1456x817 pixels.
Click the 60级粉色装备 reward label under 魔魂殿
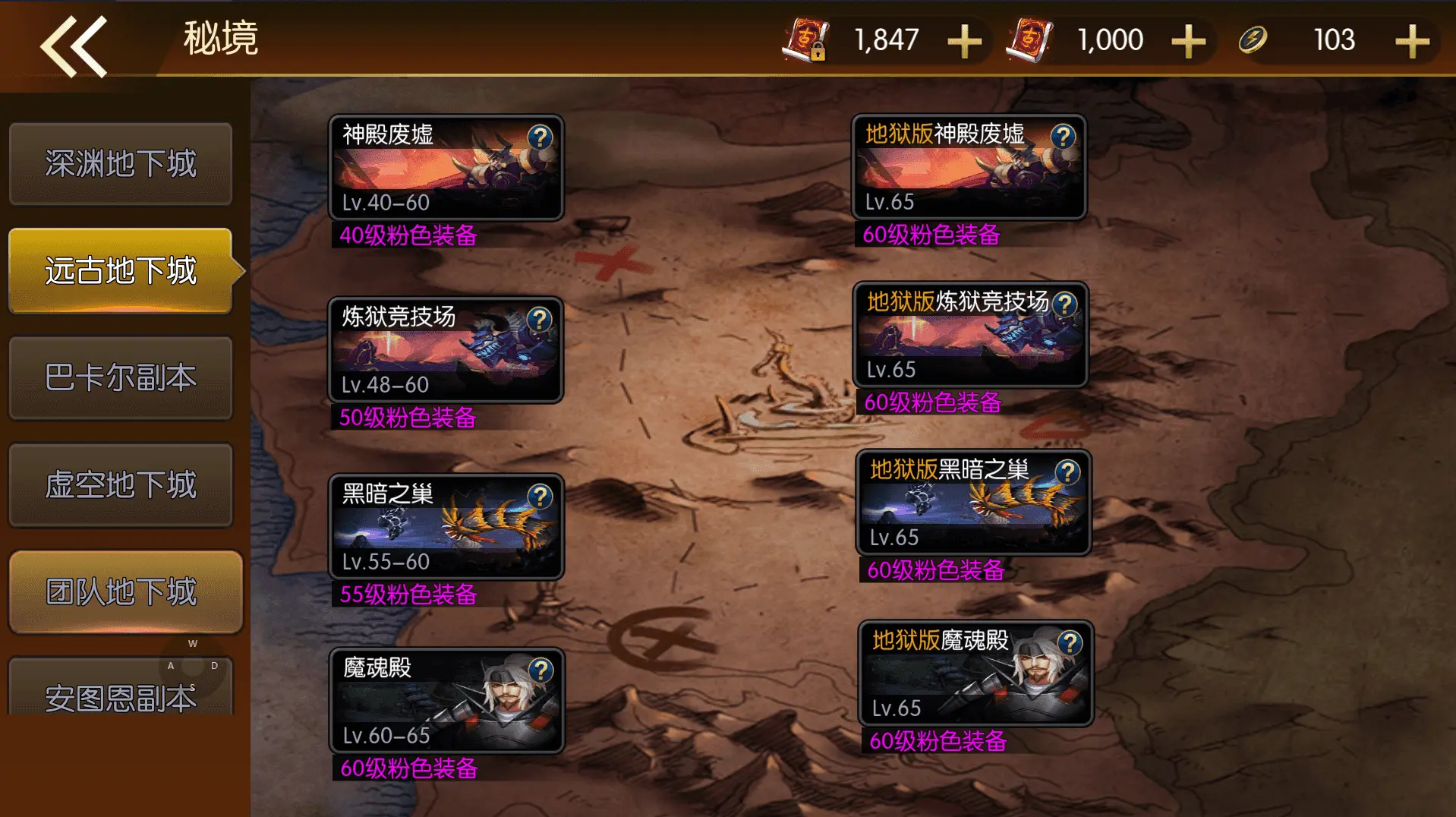coord(407,769)
